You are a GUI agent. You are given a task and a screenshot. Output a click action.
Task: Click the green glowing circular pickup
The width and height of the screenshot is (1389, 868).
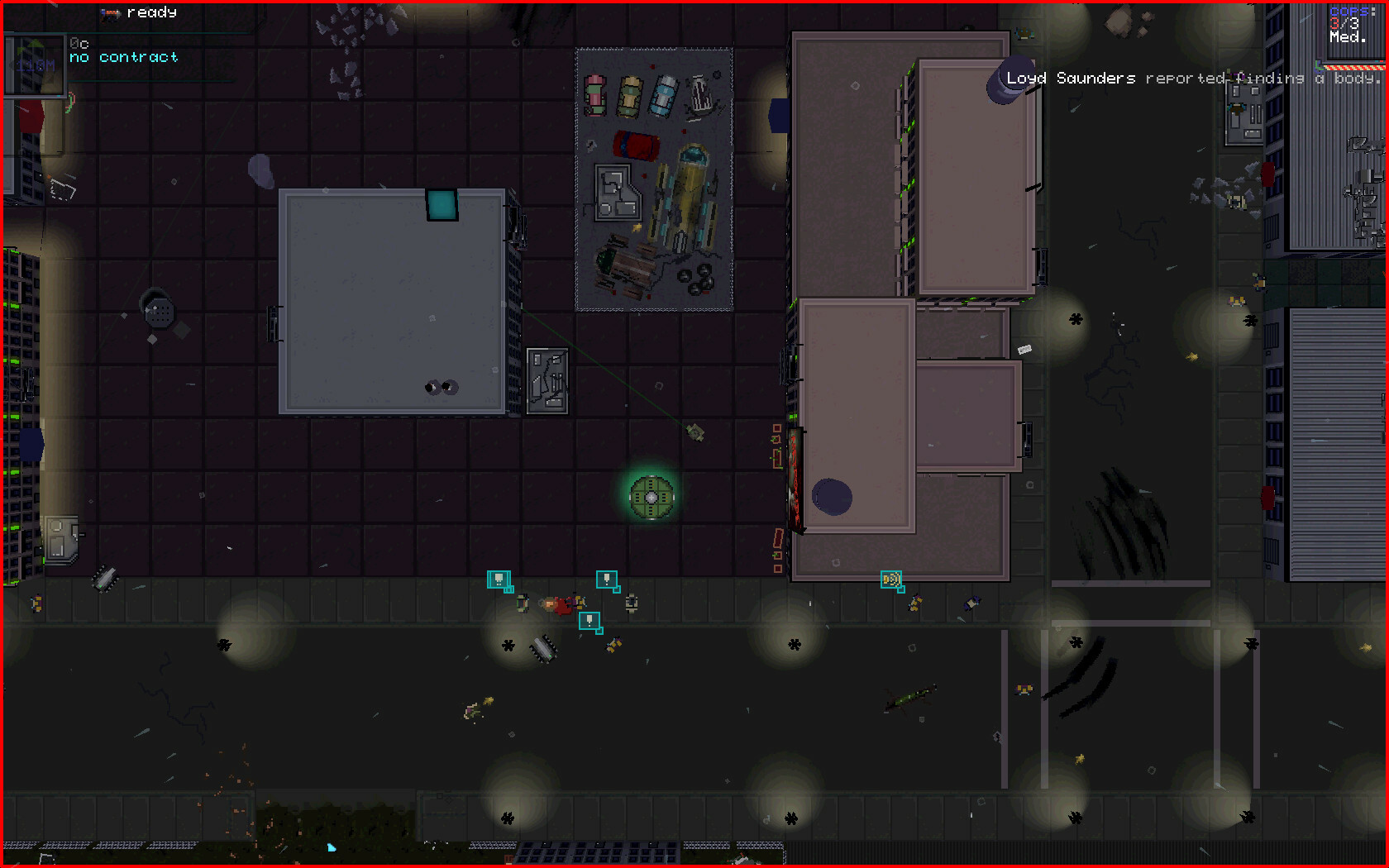click(x=652, y=496)
